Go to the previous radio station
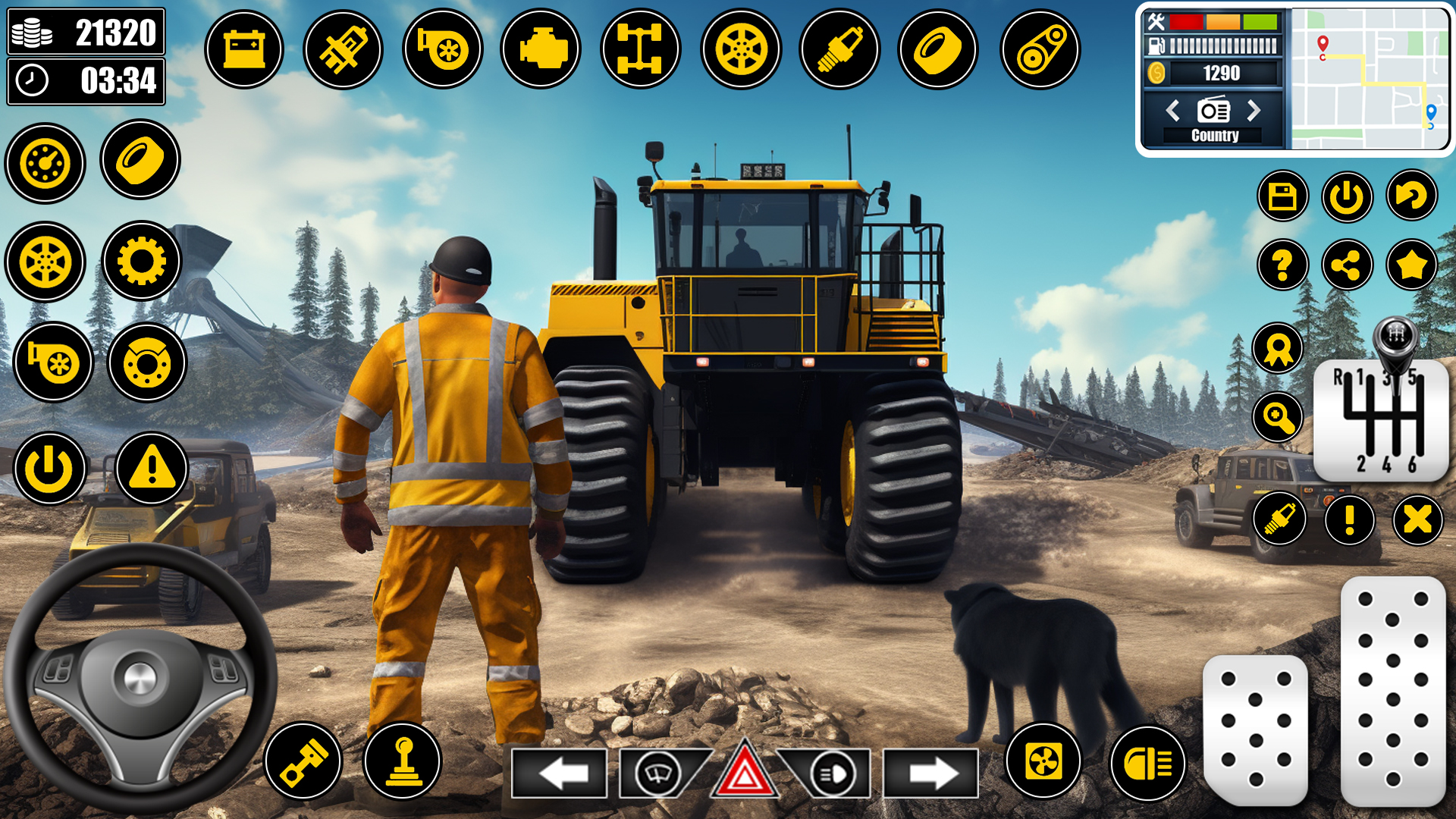 1174,110
